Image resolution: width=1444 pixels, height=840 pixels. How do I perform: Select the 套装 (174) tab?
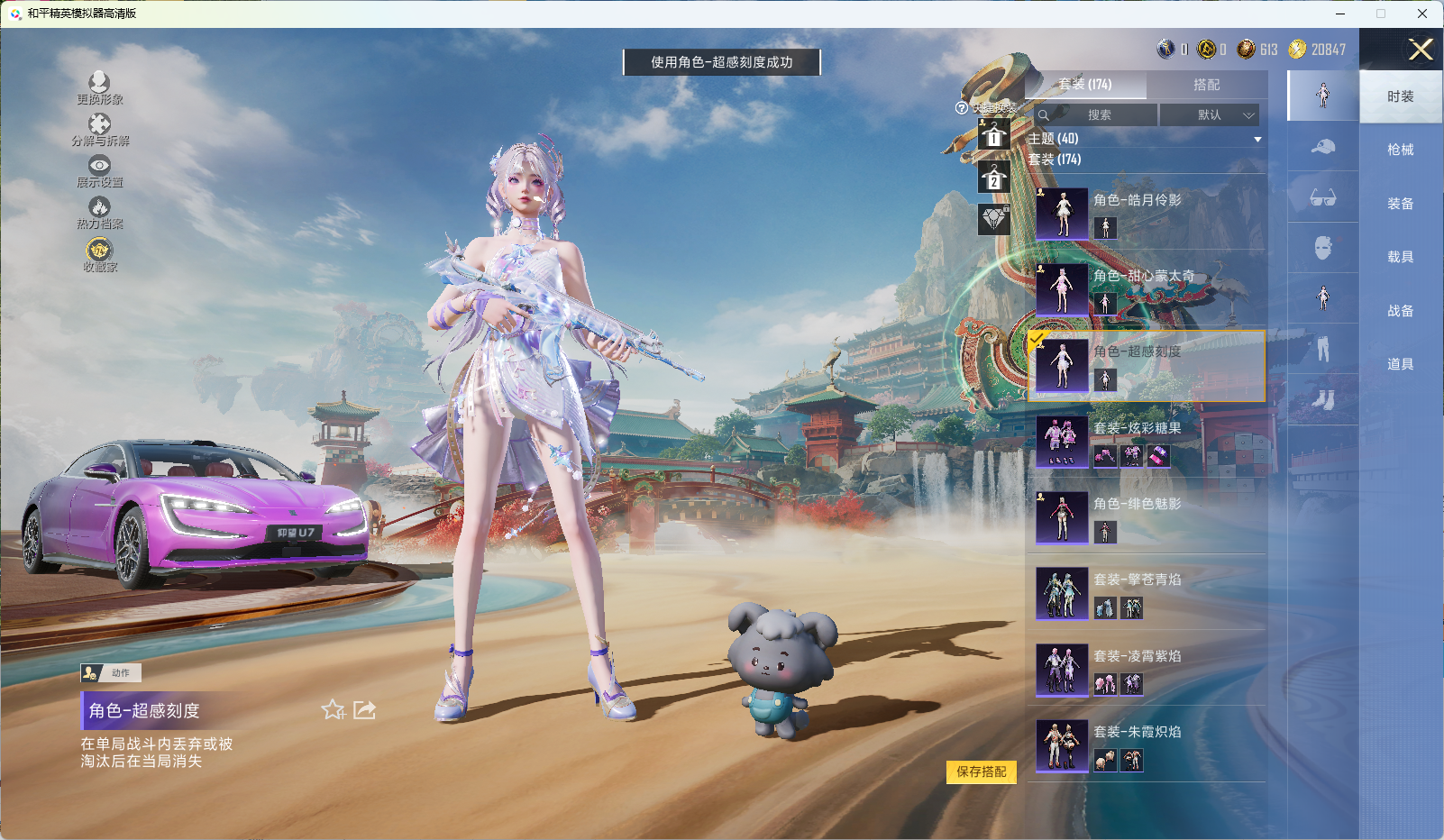pyautogui.click(x=1085, y=85)
